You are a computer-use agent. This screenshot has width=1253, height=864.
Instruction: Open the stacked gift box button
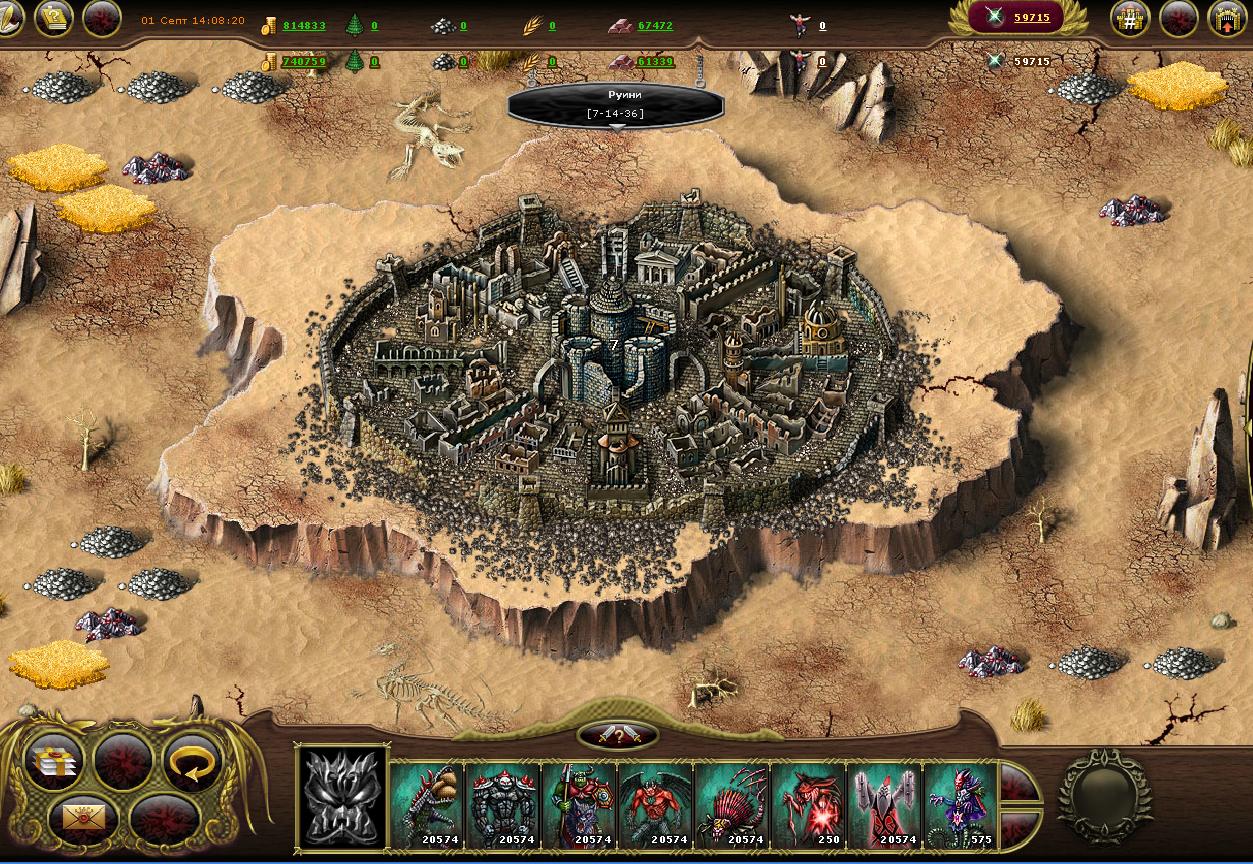56,763
